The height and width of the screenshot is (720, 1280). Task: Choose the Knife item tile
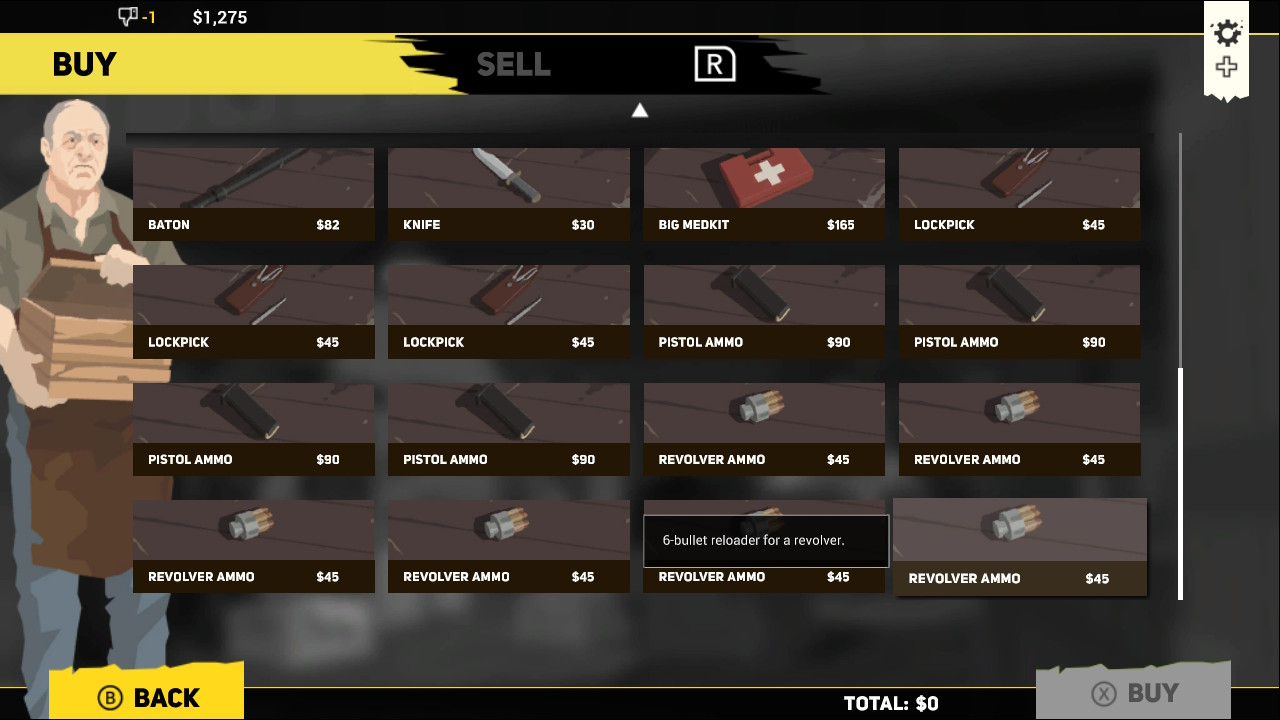[508, 194]
